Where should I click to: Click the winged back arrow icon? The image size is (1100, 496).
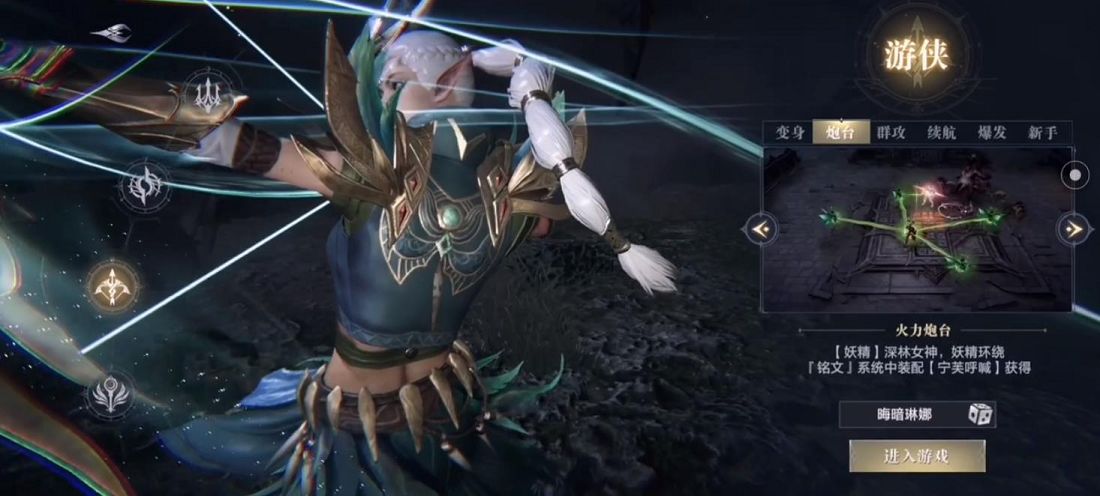pyautogui.click(x=111, y=33)
